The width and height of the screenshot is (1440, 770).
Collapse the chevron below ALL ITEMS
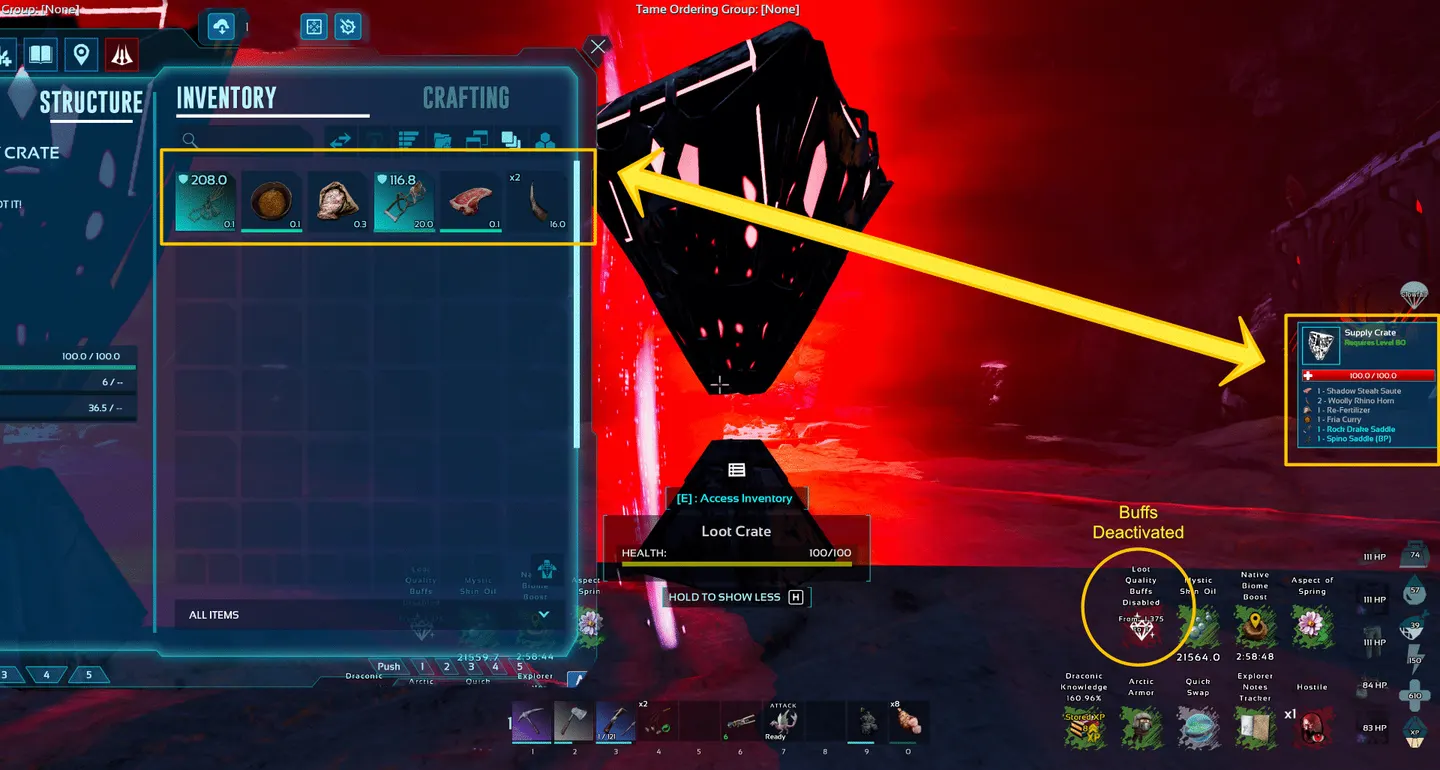pyautogui.click(x=544, y=614)
